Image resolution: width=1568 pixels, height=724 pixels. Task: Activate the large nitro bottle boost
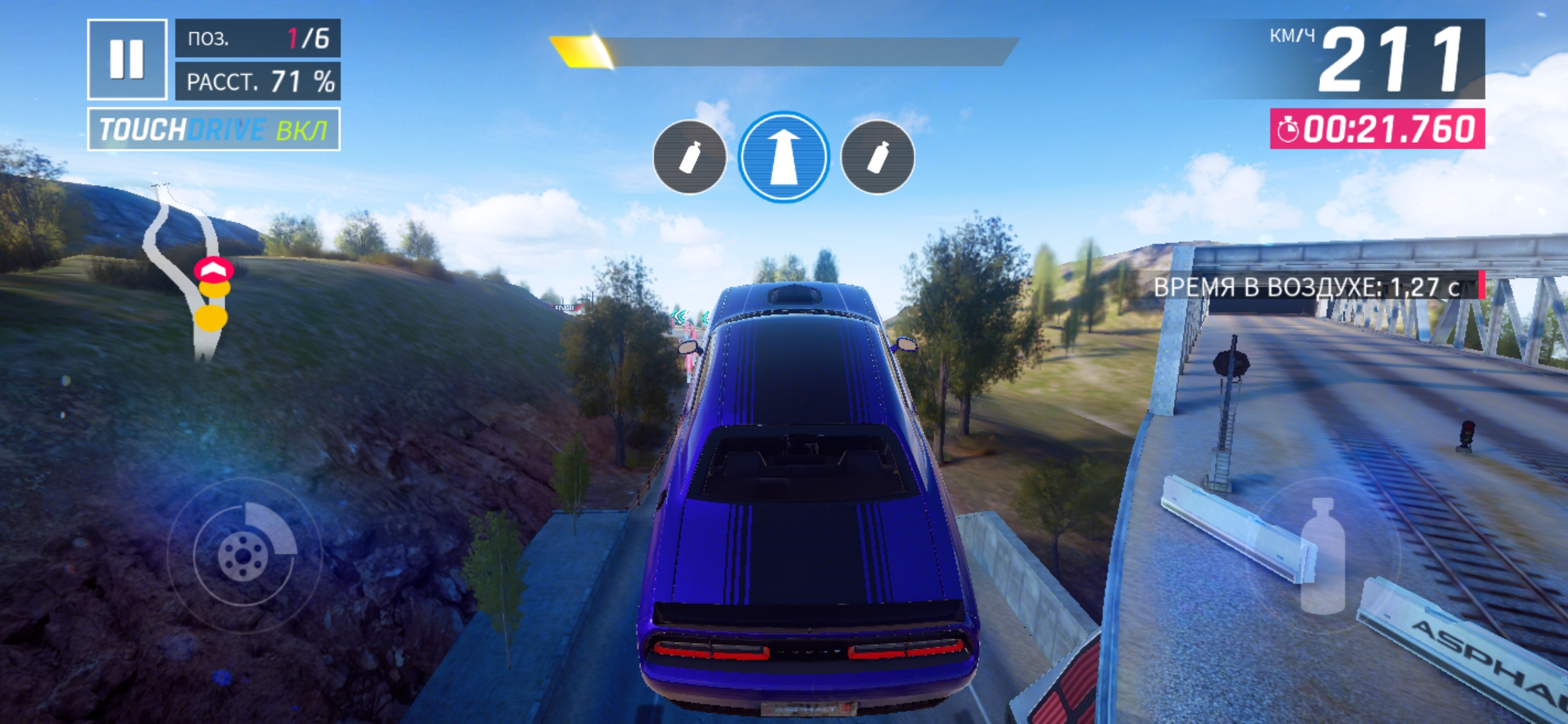[x=1322, y=555]
